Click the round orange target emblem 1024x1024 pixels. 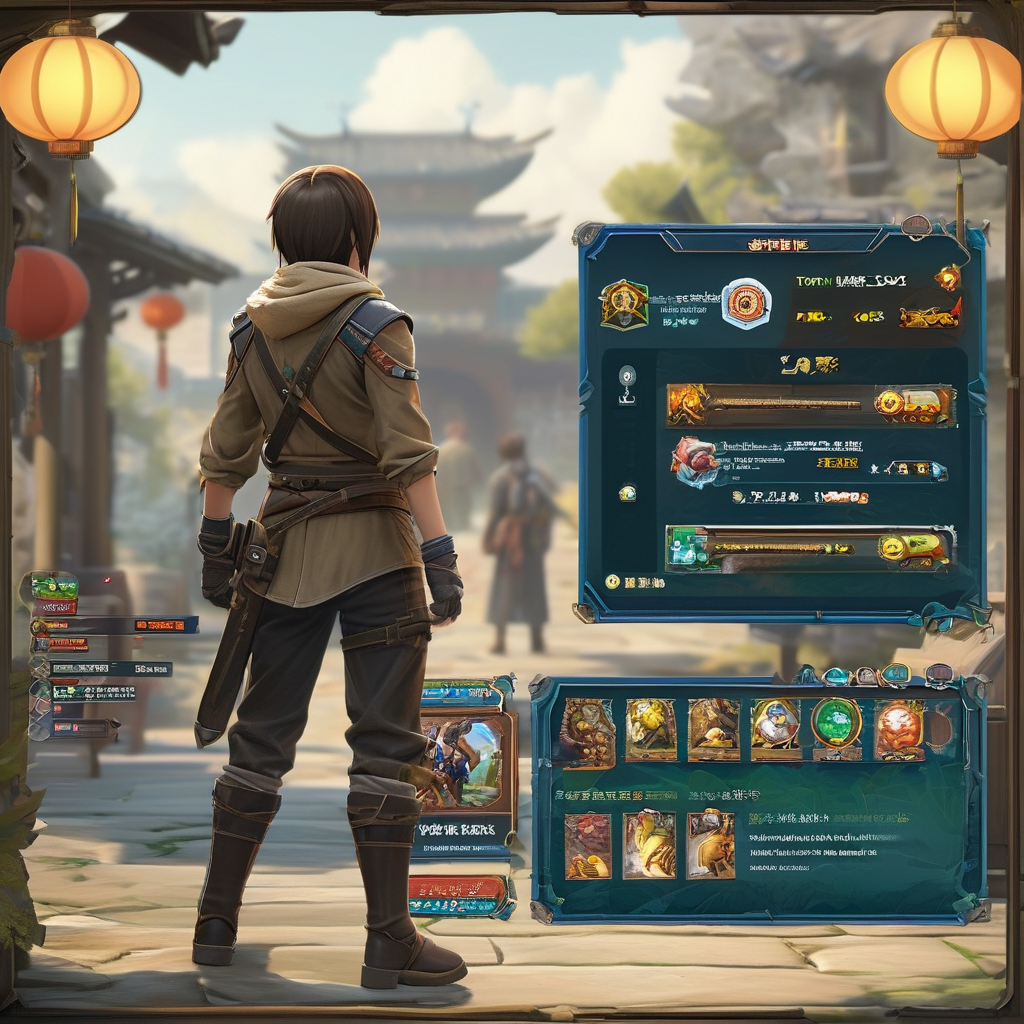pos(746,304)
